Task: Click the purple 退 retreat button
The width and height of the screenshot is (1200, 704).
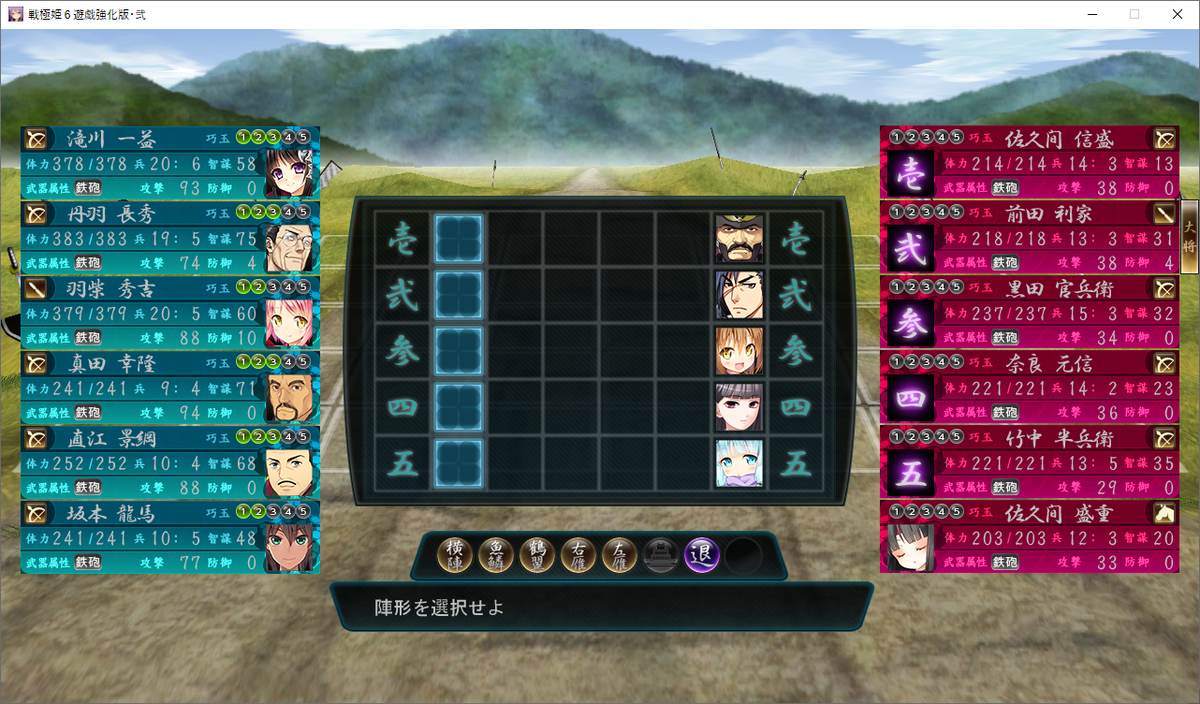Action: [702, 555]
